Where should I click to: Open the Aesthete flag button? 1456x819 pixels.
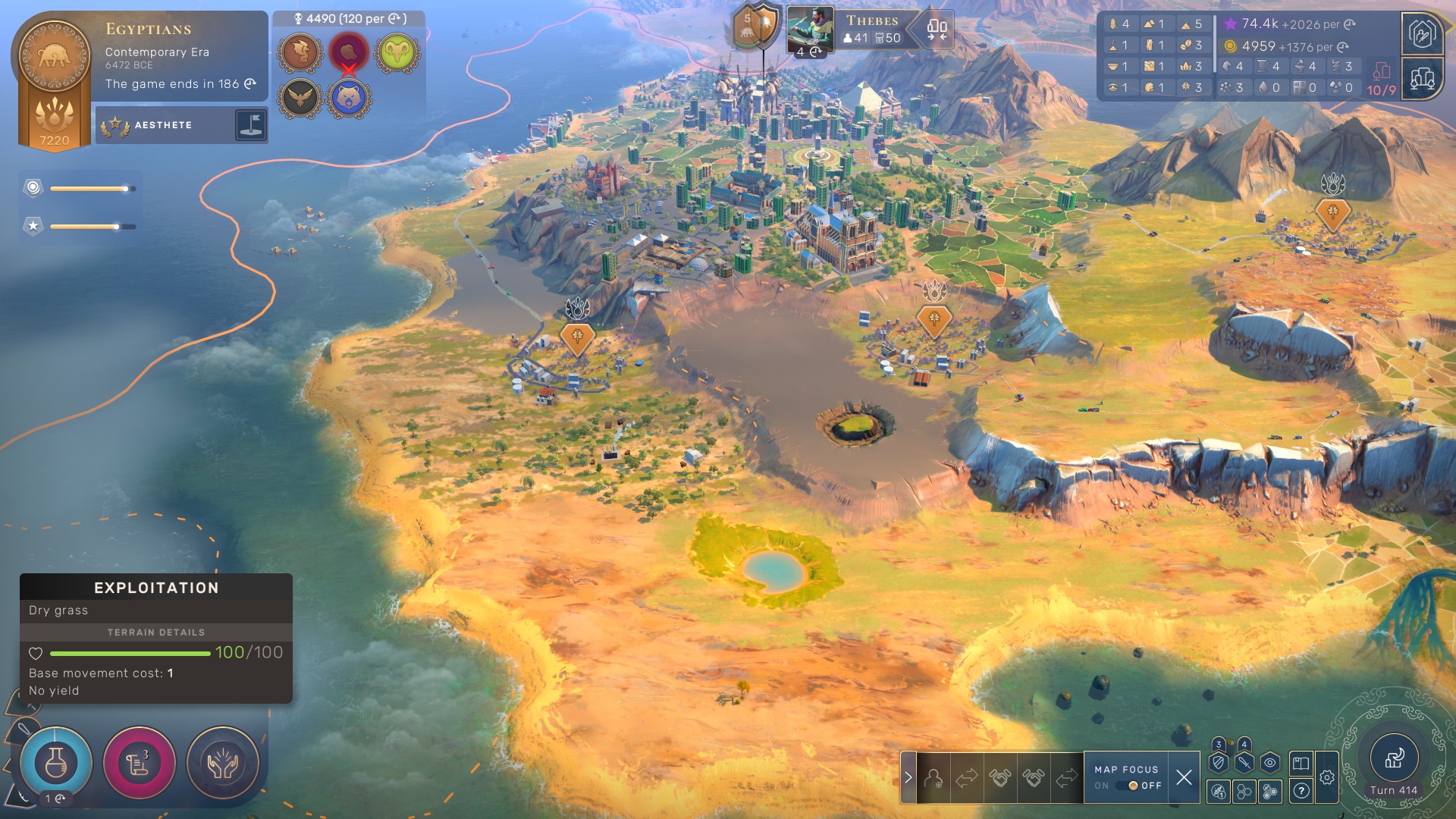pyautogui.click(x=250, y=125)
